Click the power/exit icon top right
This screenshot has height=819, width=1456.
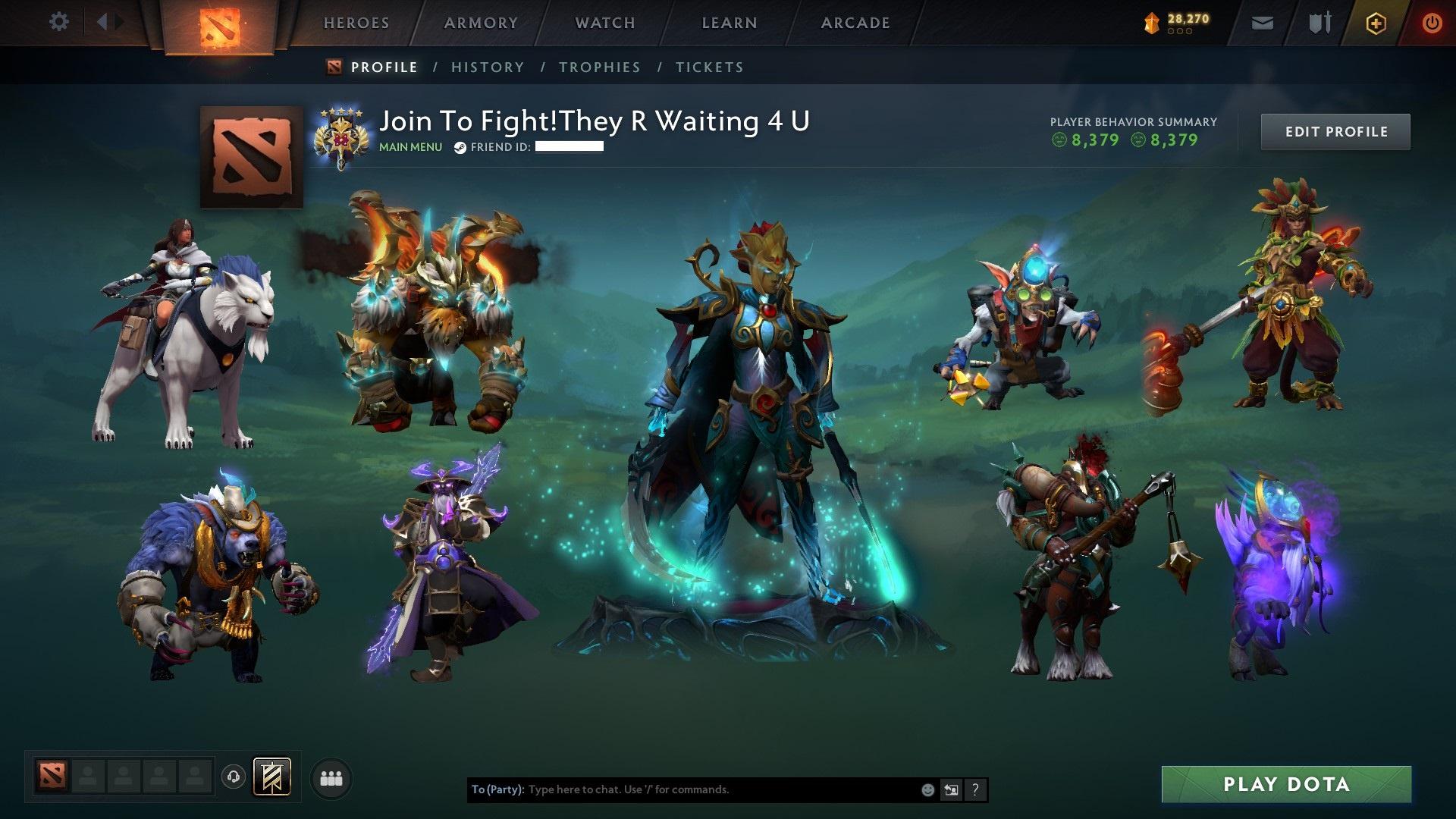[x=1432, y=23]
